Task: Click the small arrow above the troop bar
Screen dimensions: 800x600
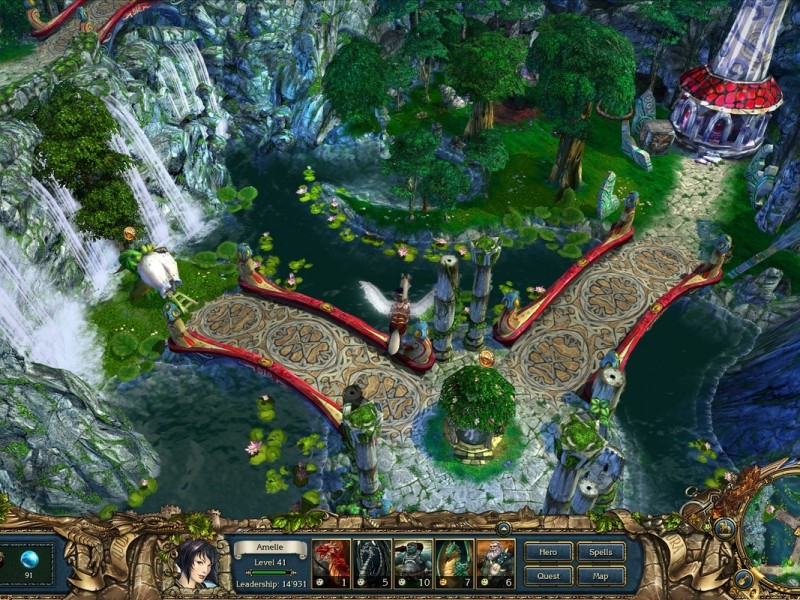Action: [503, 527]
